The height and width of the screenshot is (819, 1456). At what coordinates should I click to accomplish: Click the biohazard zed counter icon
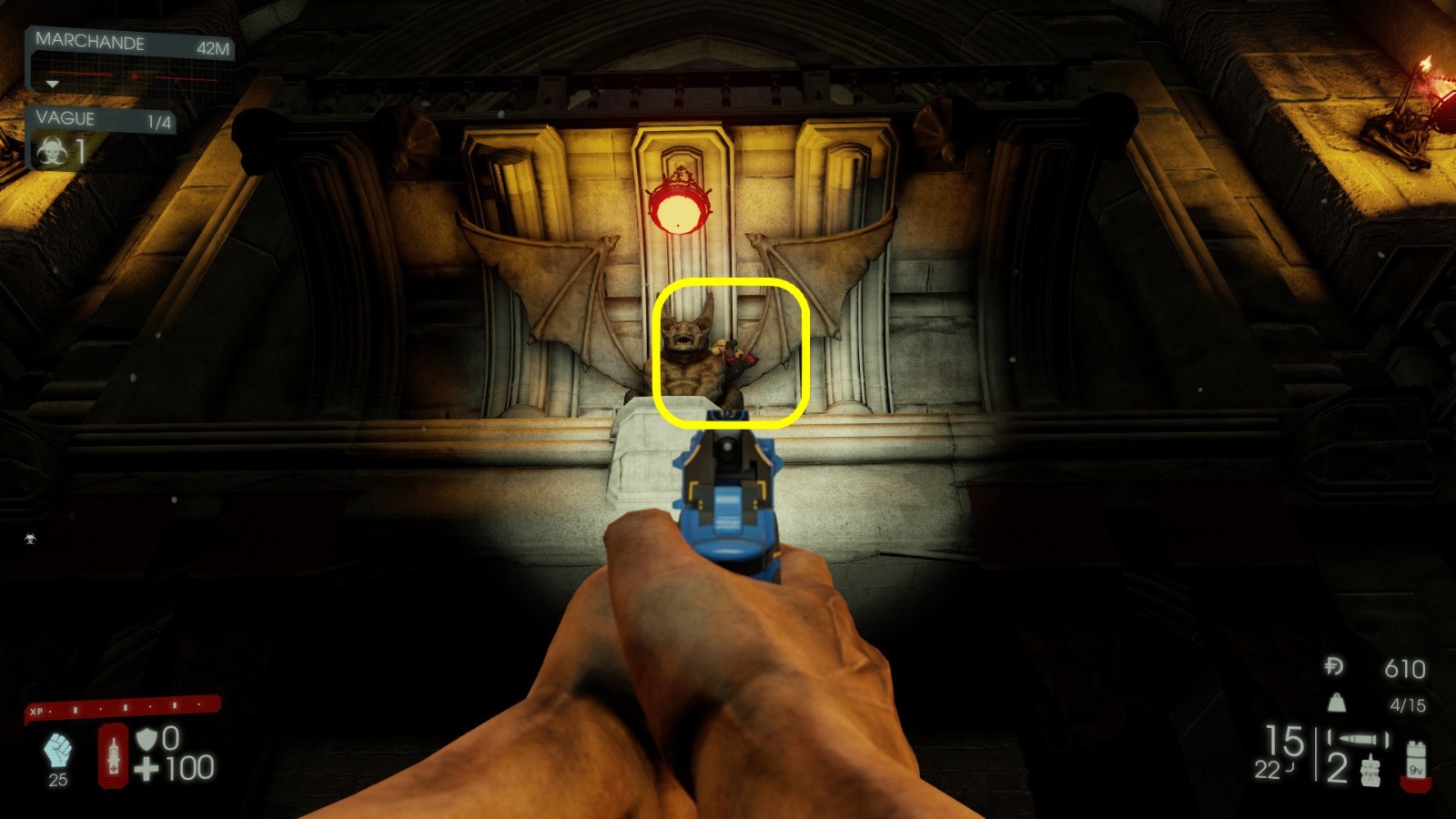pyautogui.click(x=53, y=147)
